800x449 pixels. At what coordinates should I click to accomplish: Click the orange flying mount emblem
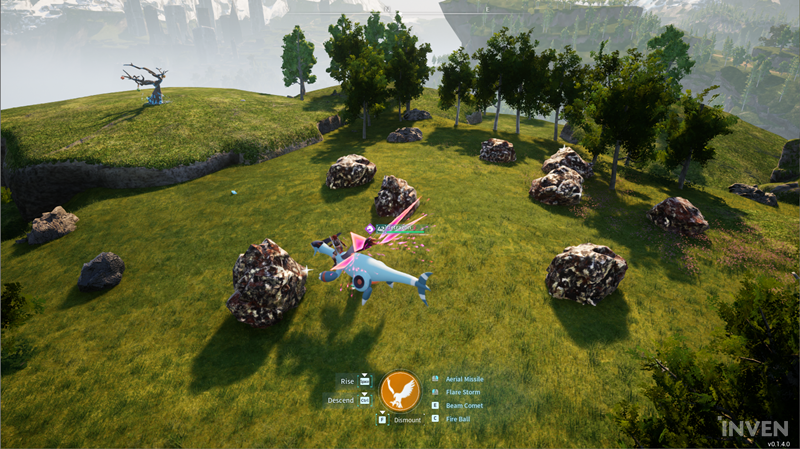coord(400,390)
